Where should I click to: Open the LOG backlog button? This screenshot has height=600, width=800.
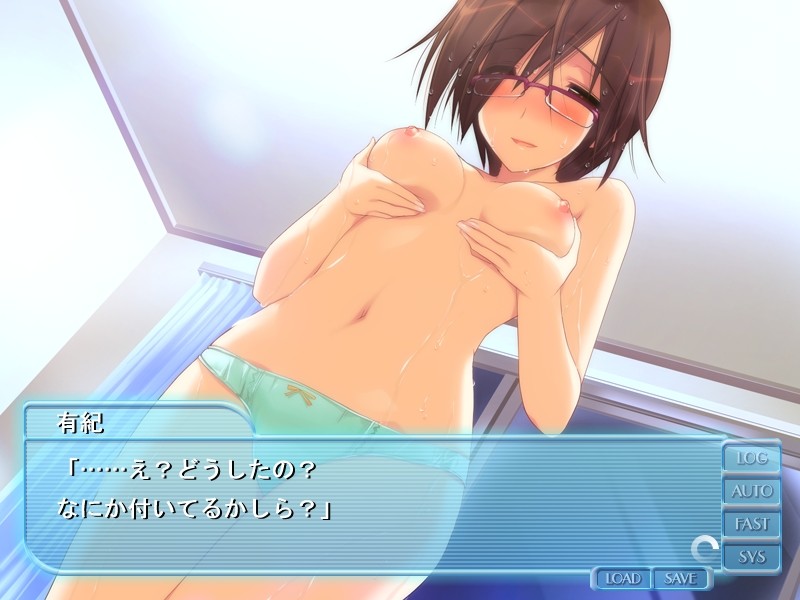pyautogui.click(x=752, y=458)
